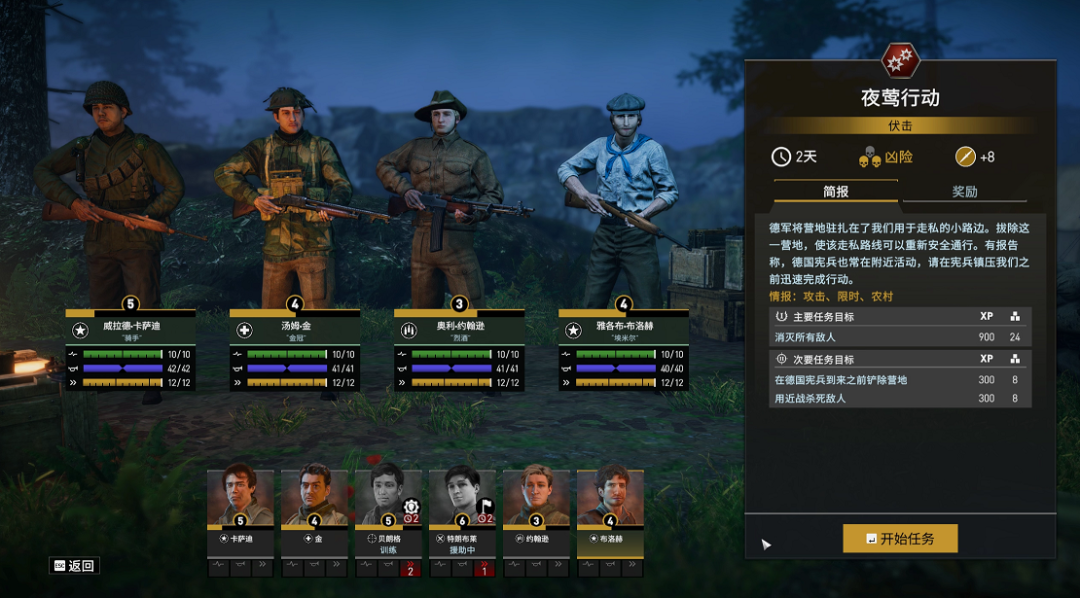1080x598 pixels.
Task: Open the 简报 briefing tab
Action: click(836, 192)
